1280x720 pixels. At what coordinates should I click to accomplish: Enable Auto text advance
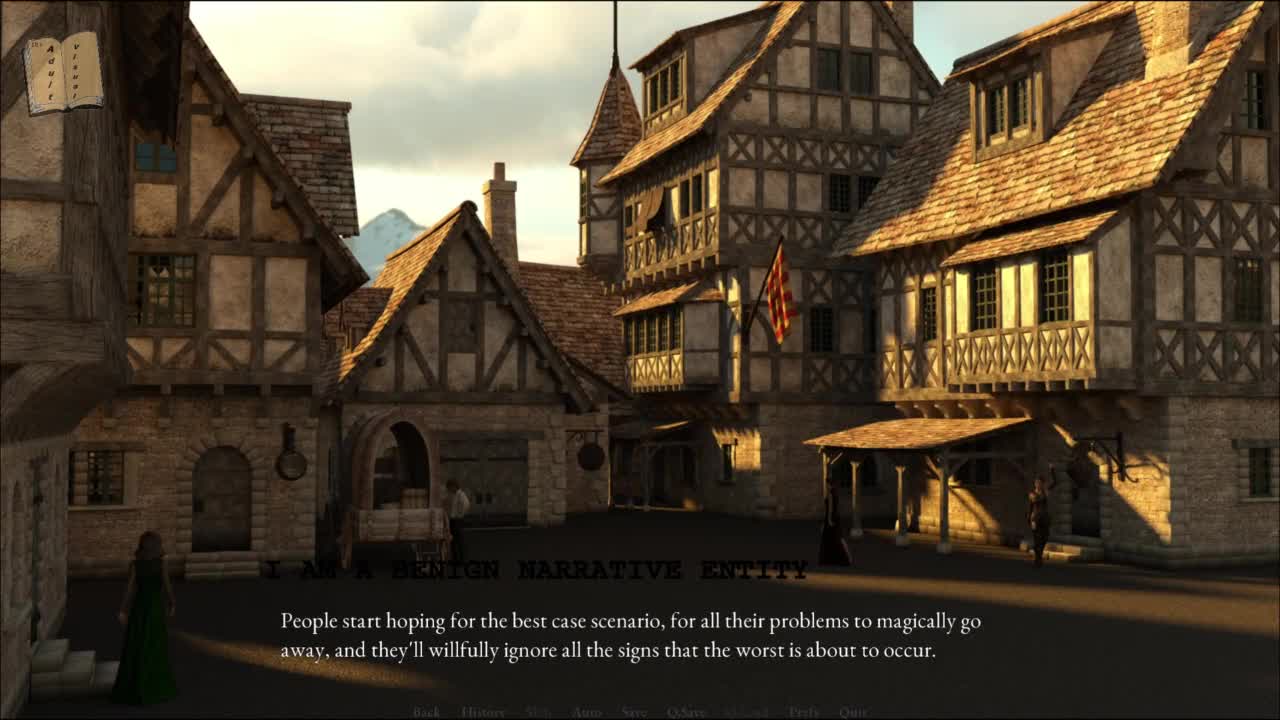[586, 712]
